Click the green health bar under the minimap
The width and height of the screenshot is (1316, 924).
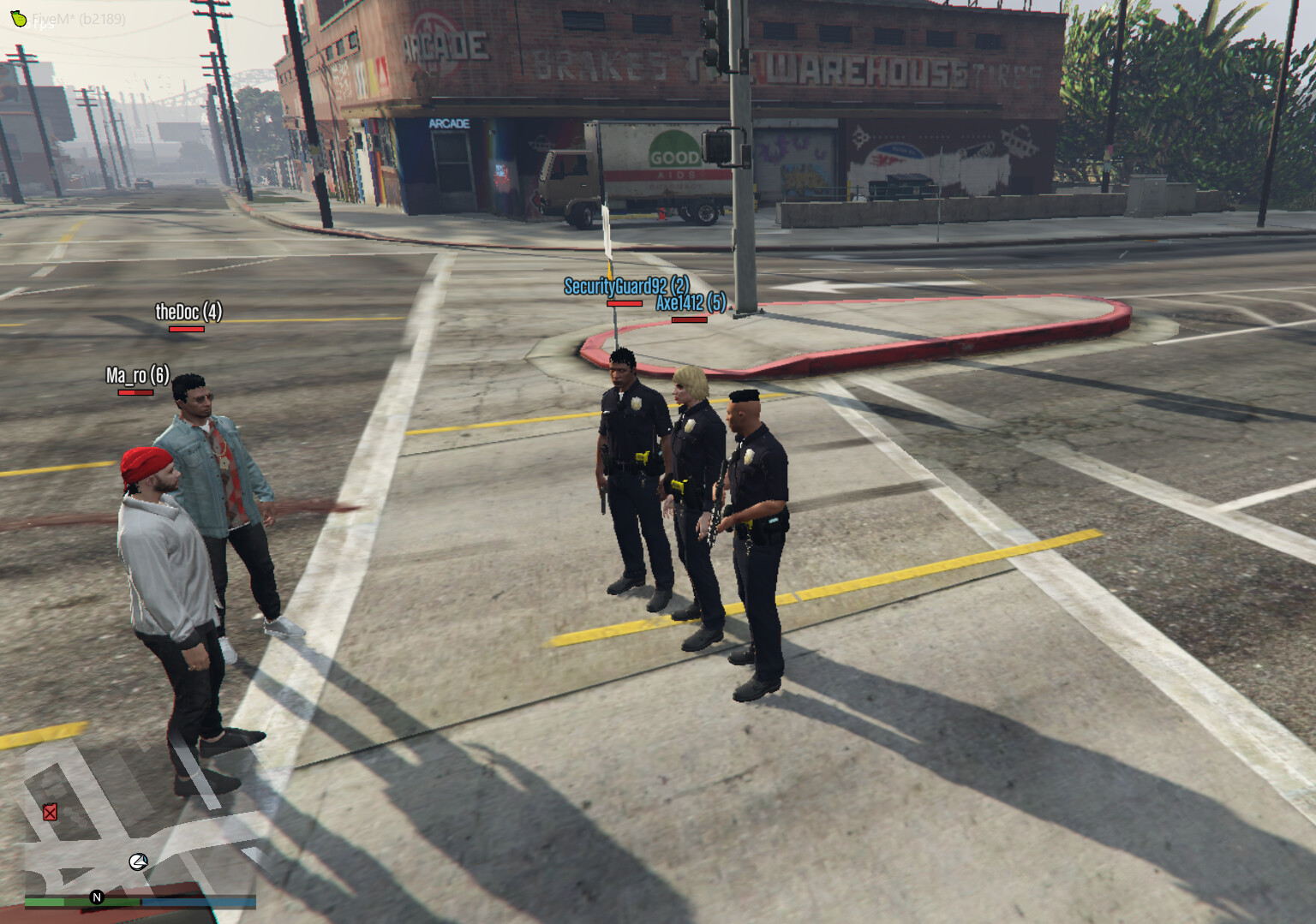tap(81, 902)
